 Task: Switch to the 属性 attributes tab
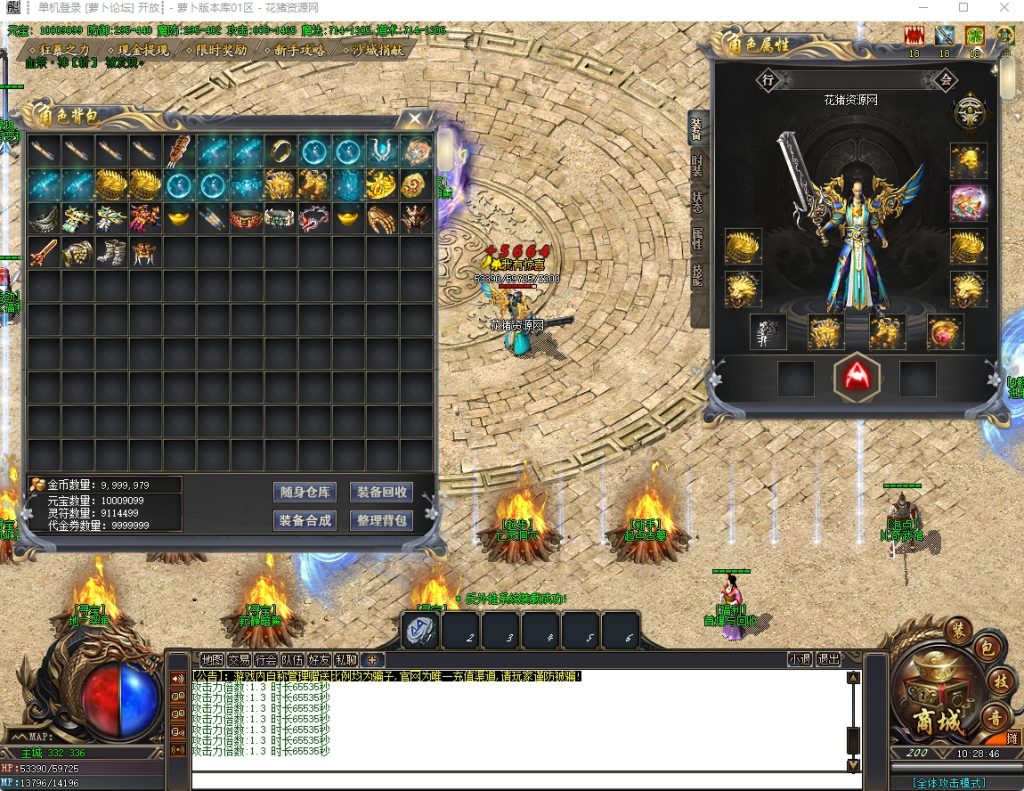click(x=697, y=239)
